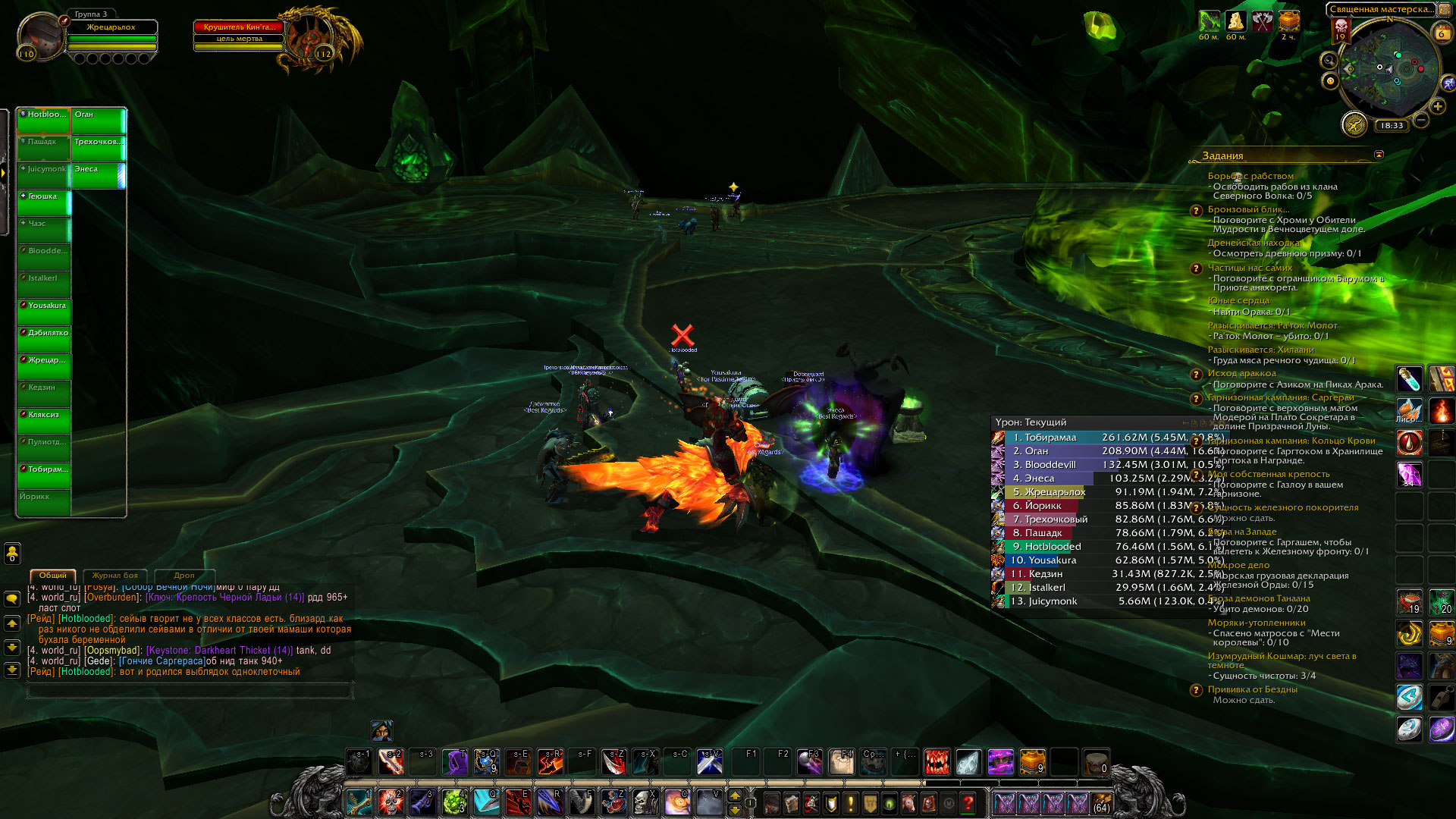
Task: Activate the skull ability in slot 2
Action: tap(391, 802)
